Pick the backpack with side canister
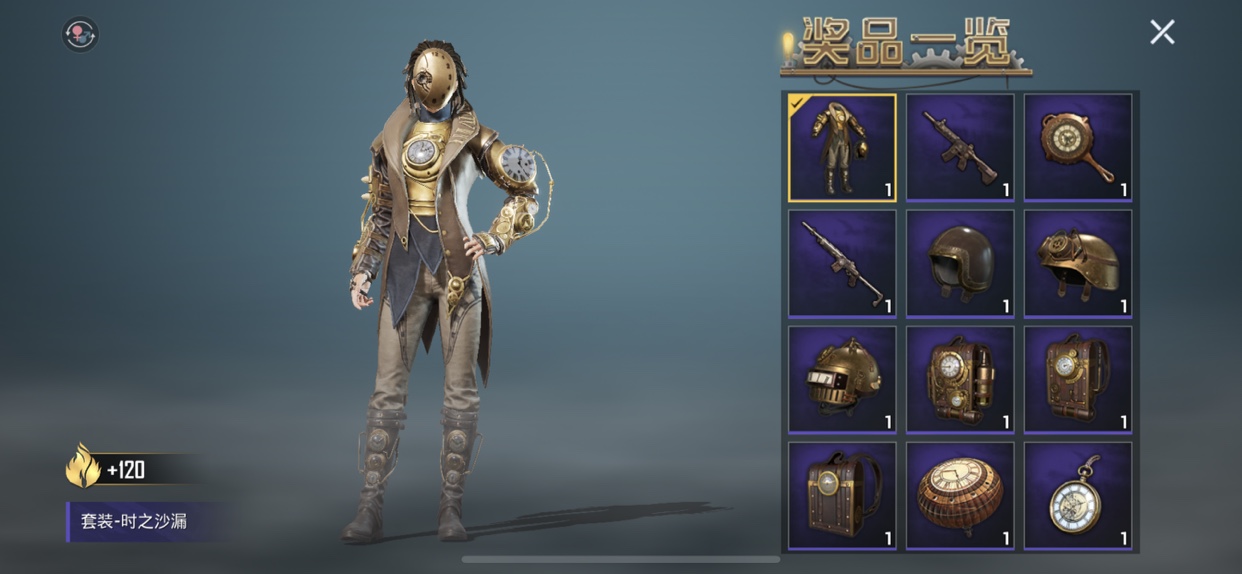Image resolution: width=1242 pixels, height=574 pixels. [x=960, y=380]
